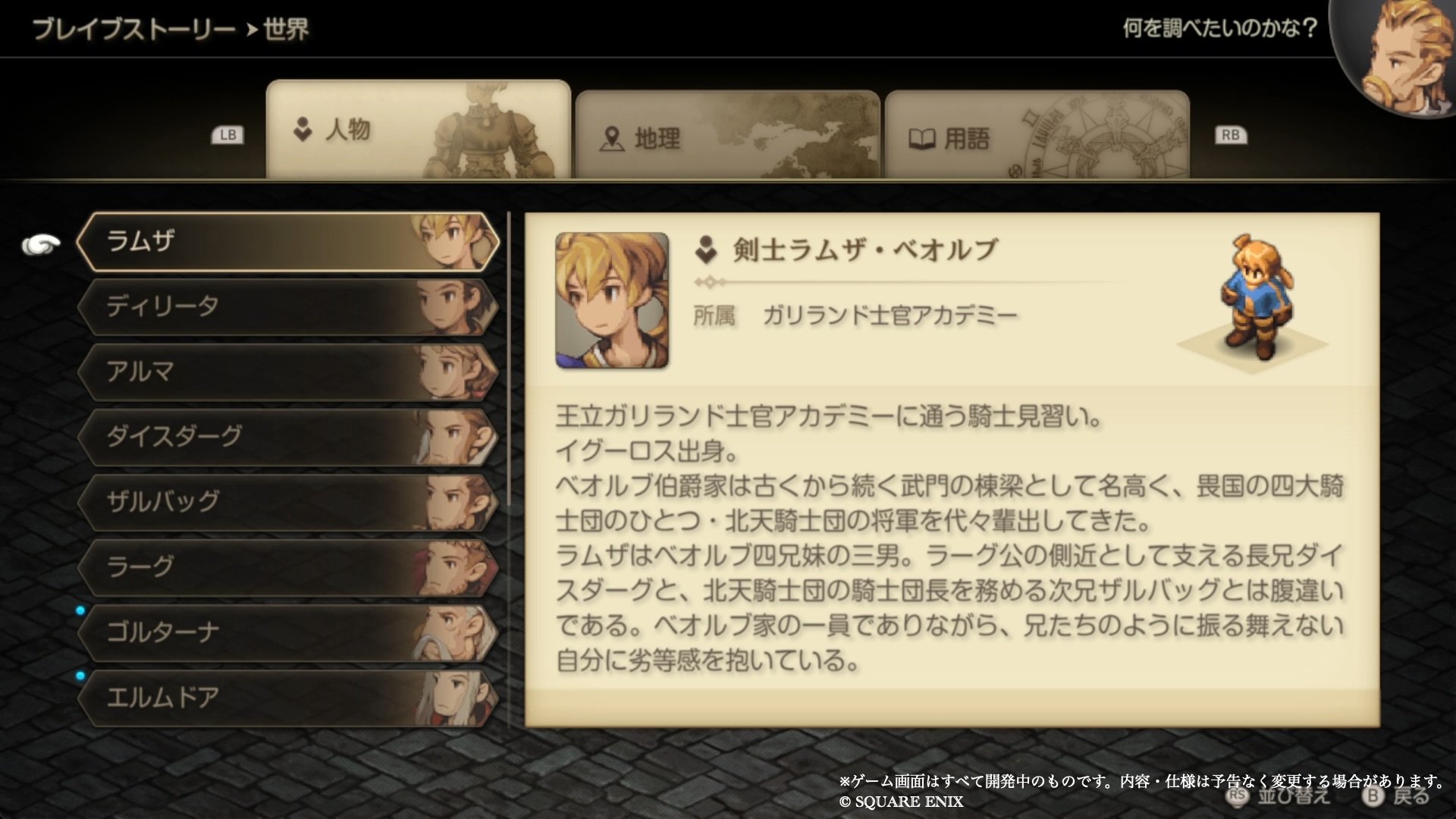Click the 地理 map pin icon
Viewport: 1456px width, 819px height.
tap(613, 139)
